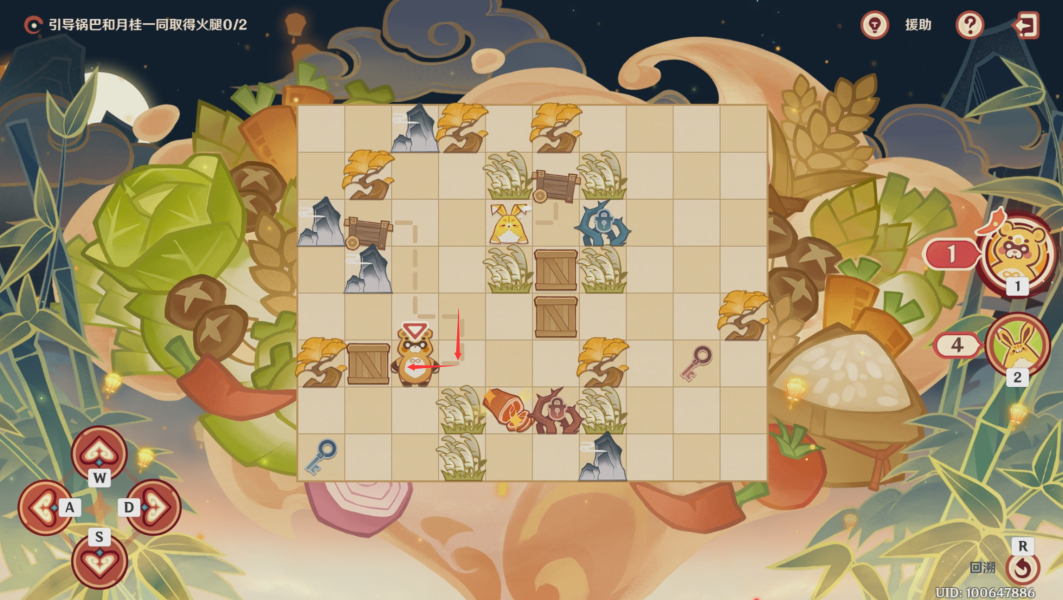The image size is (1063, 600).
Task: Exit the puzzle via the door icon
Action: [1026, 25]
